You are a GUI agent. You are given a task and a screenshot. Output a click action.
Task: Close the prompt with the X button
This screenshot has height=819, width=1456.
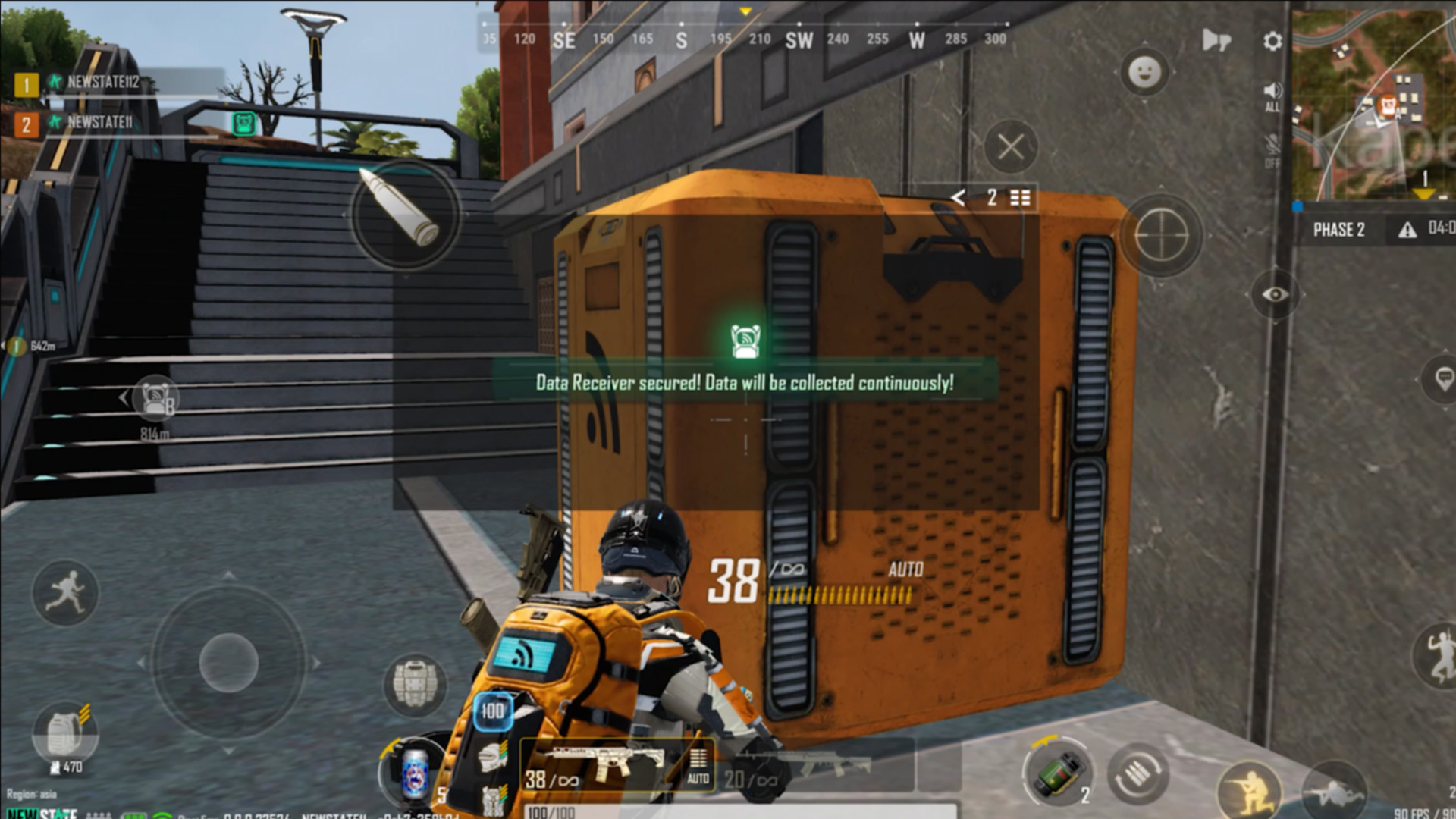click(1011, 146)
